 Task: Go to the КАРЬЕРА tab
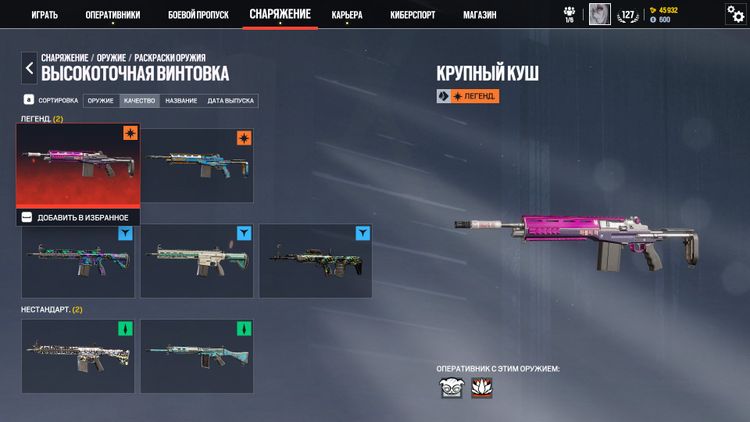347,15
